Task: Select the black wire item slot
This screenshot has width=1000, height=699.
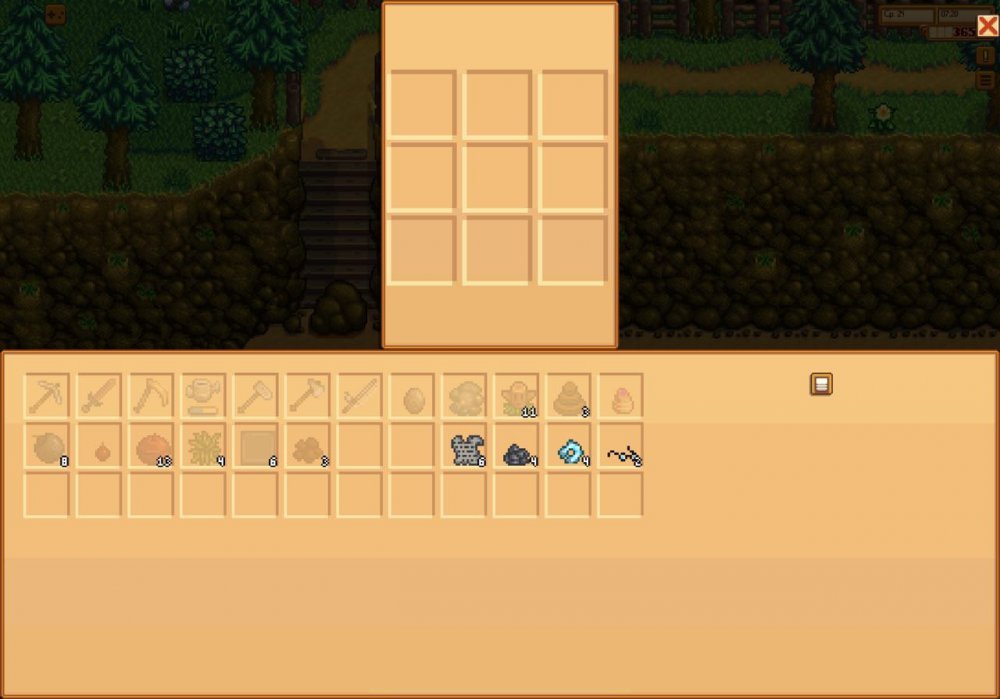Action: pos(620,450)
